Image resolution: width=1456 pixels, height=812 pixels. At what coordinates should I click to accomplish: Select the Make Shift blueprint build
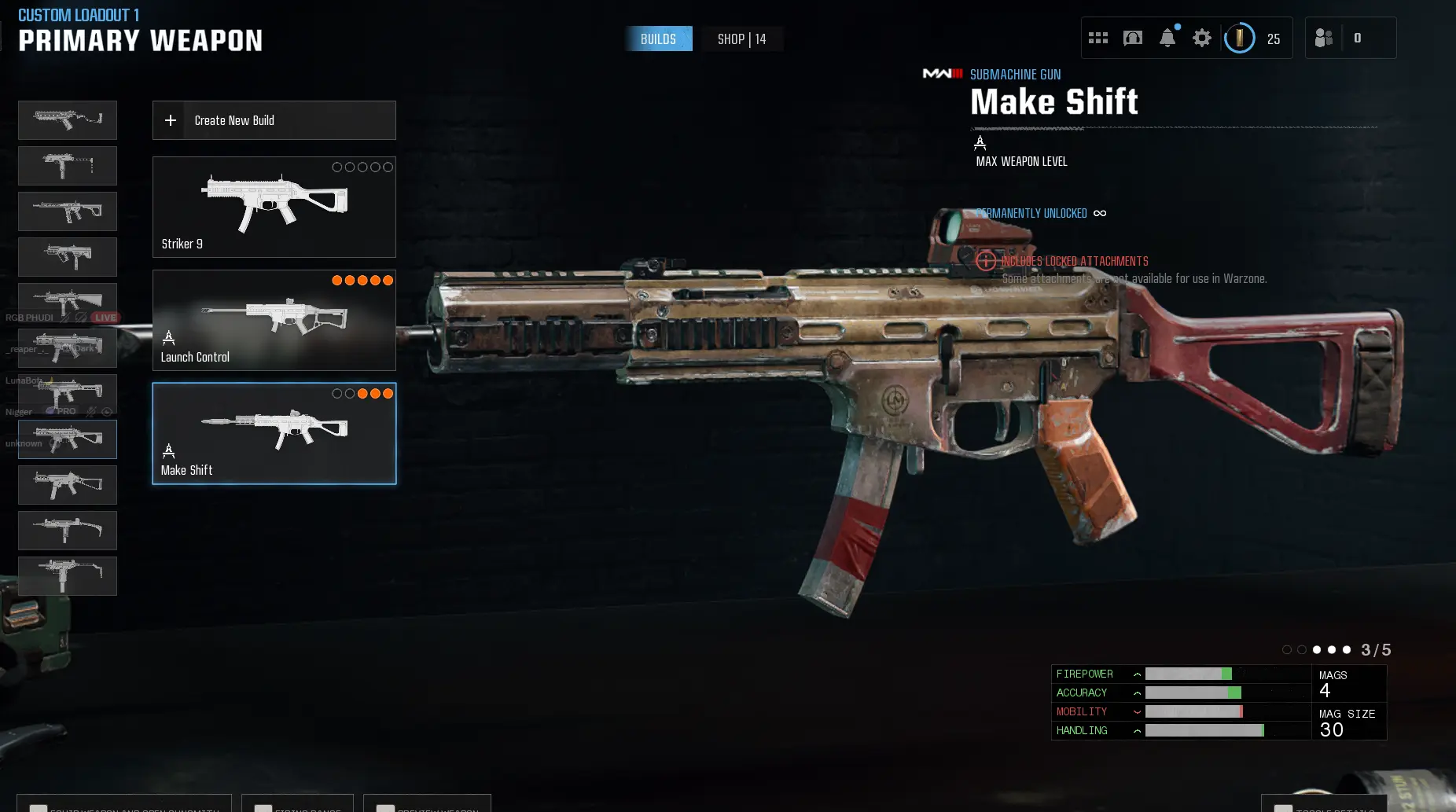(274, 433)
